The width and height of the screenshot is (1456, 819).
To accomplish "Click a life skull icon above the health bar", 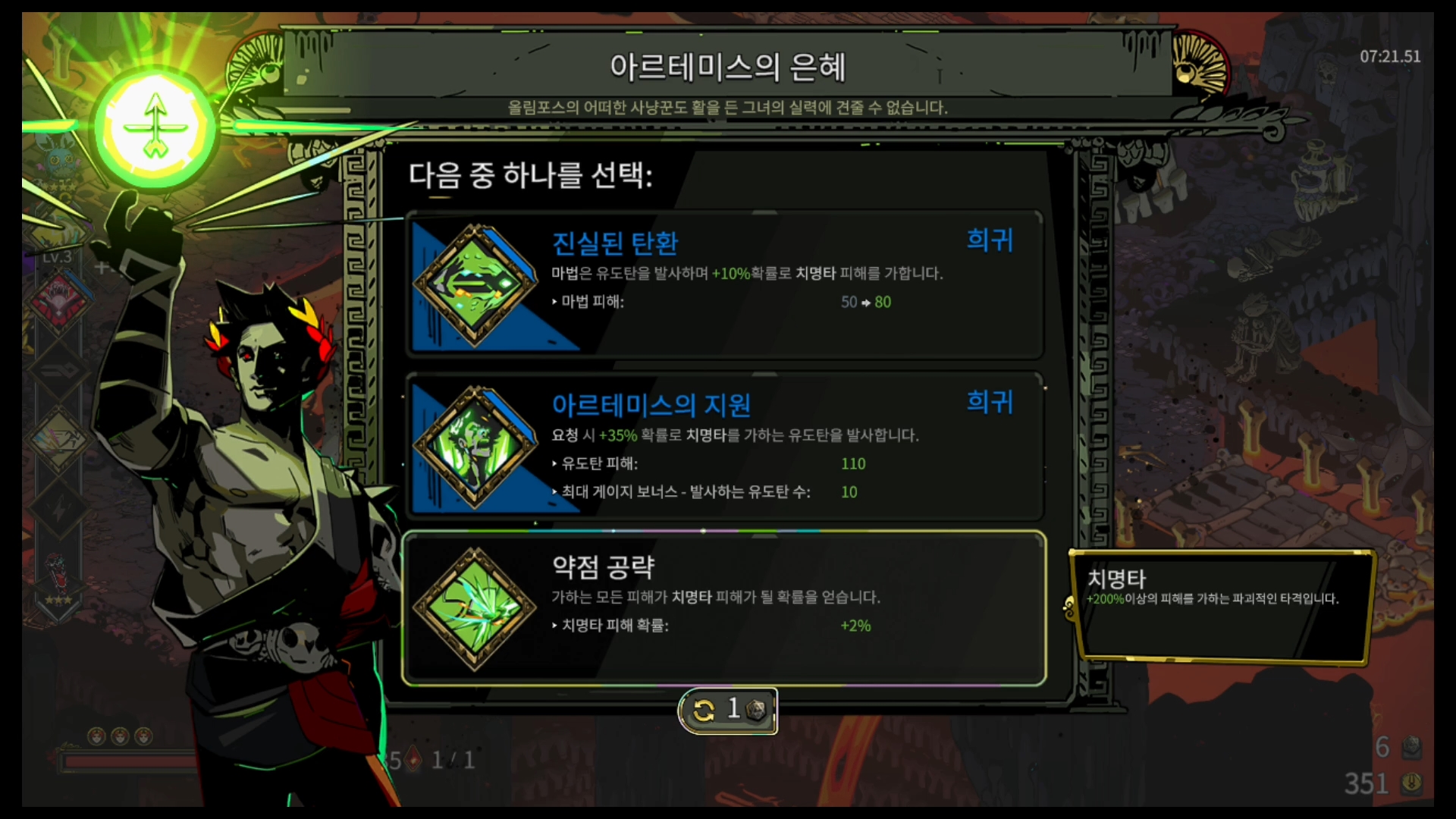I will (97, 736).
